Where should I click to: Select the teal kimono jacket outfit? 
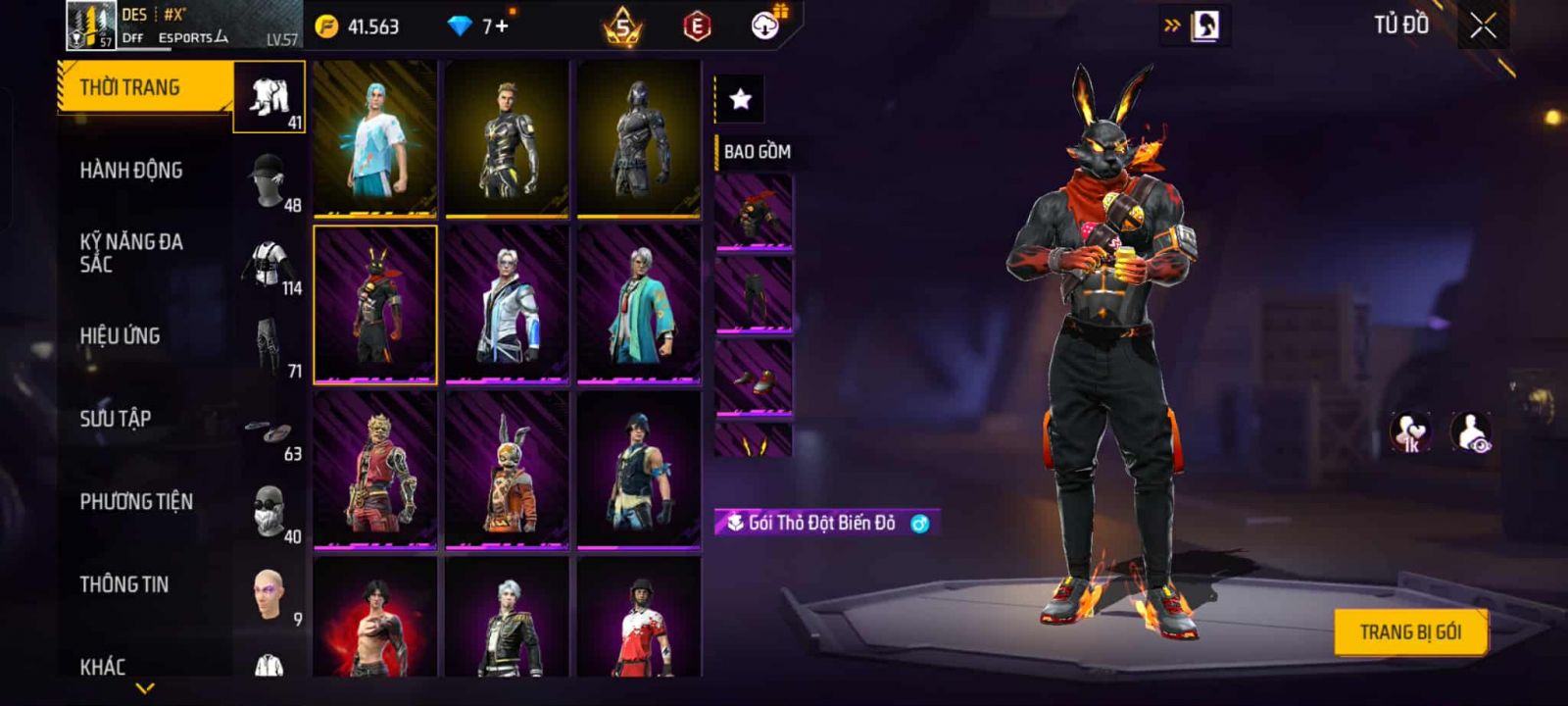[x=639, y=304]
